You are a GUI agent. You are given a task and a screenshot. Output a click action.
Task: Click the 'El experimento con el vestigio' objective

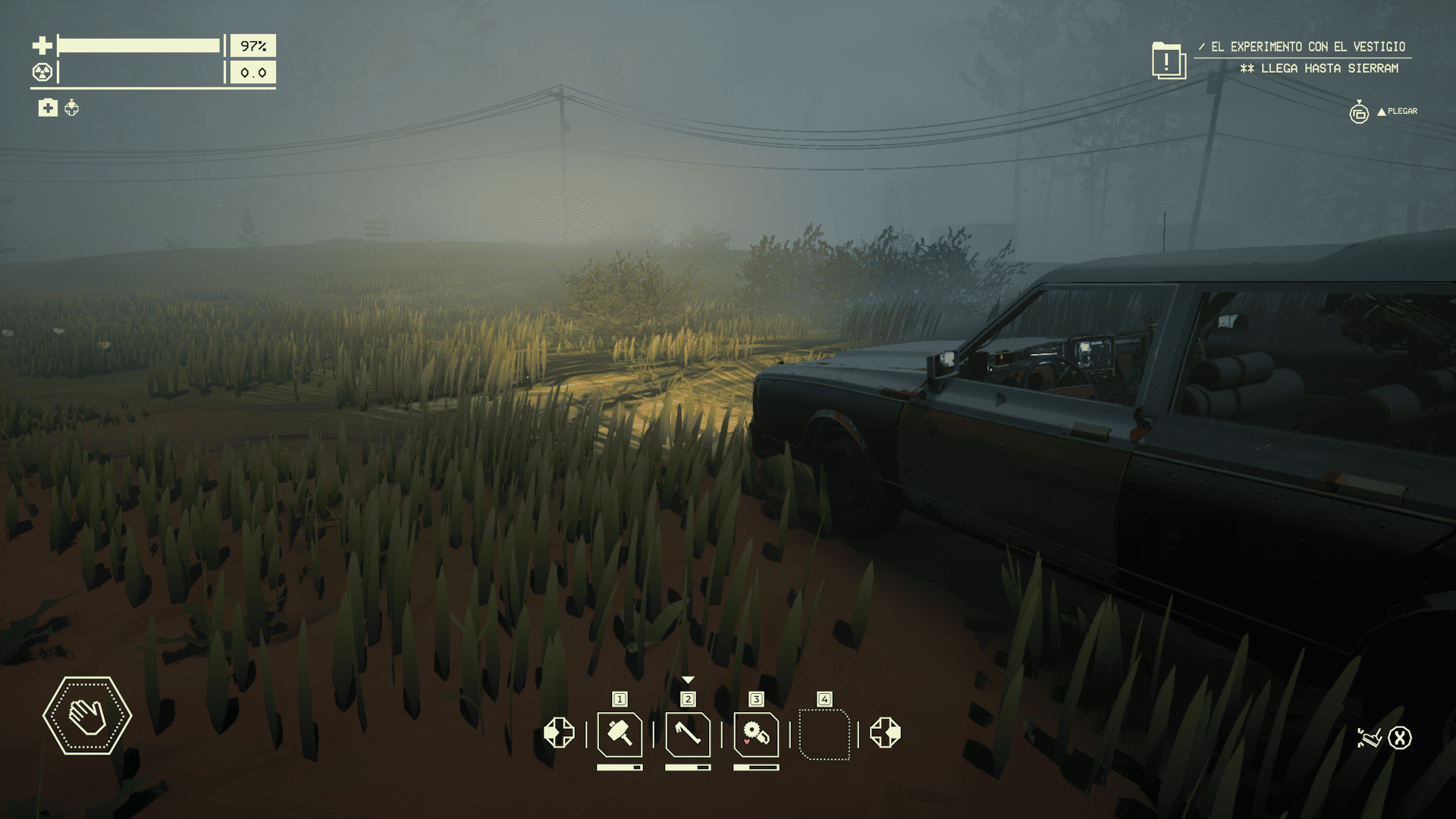pyautogui.click(x=1307, y=47)
